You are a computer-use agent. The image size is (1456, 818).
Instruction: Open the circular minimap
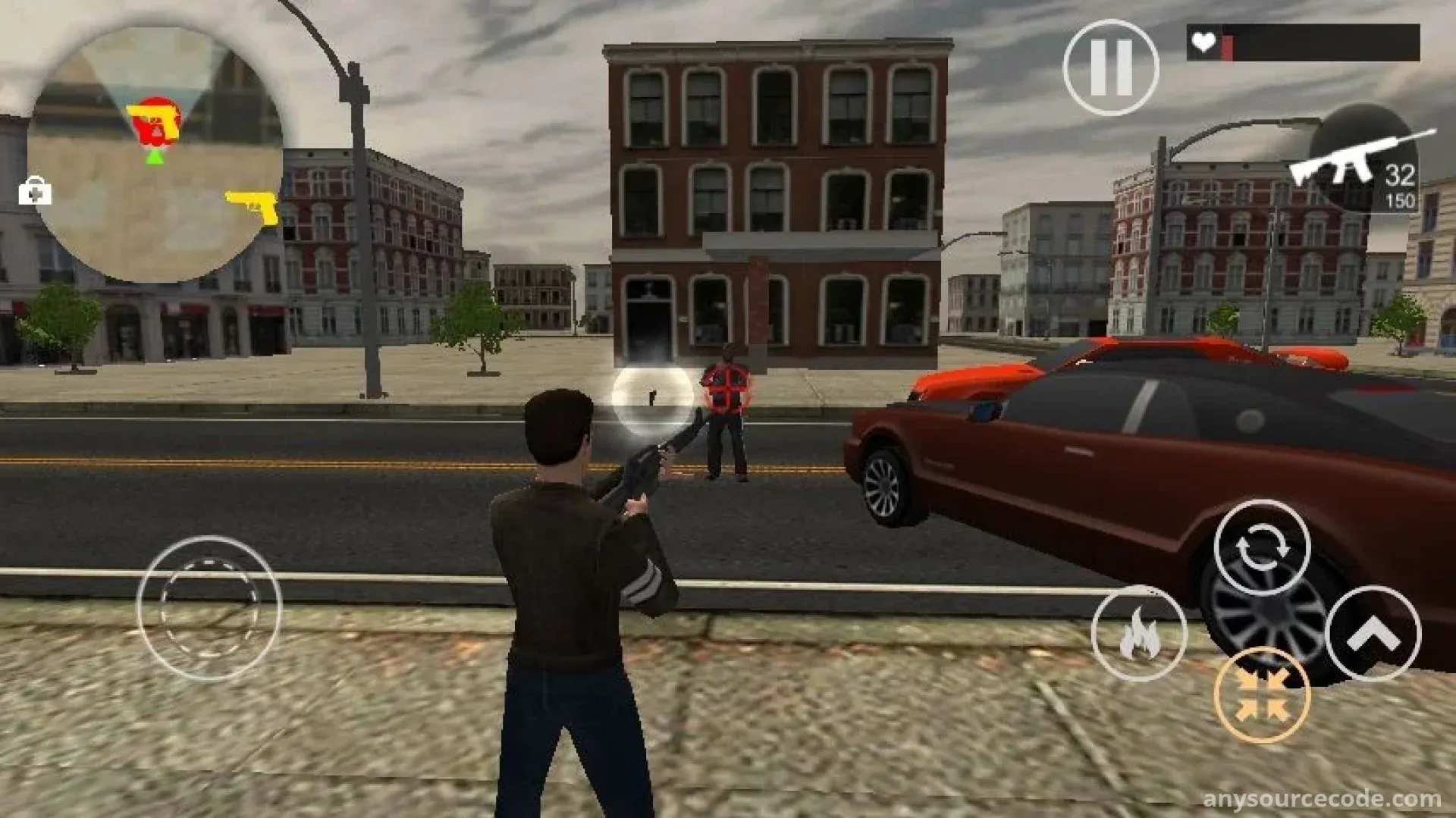tap(155, 155)
